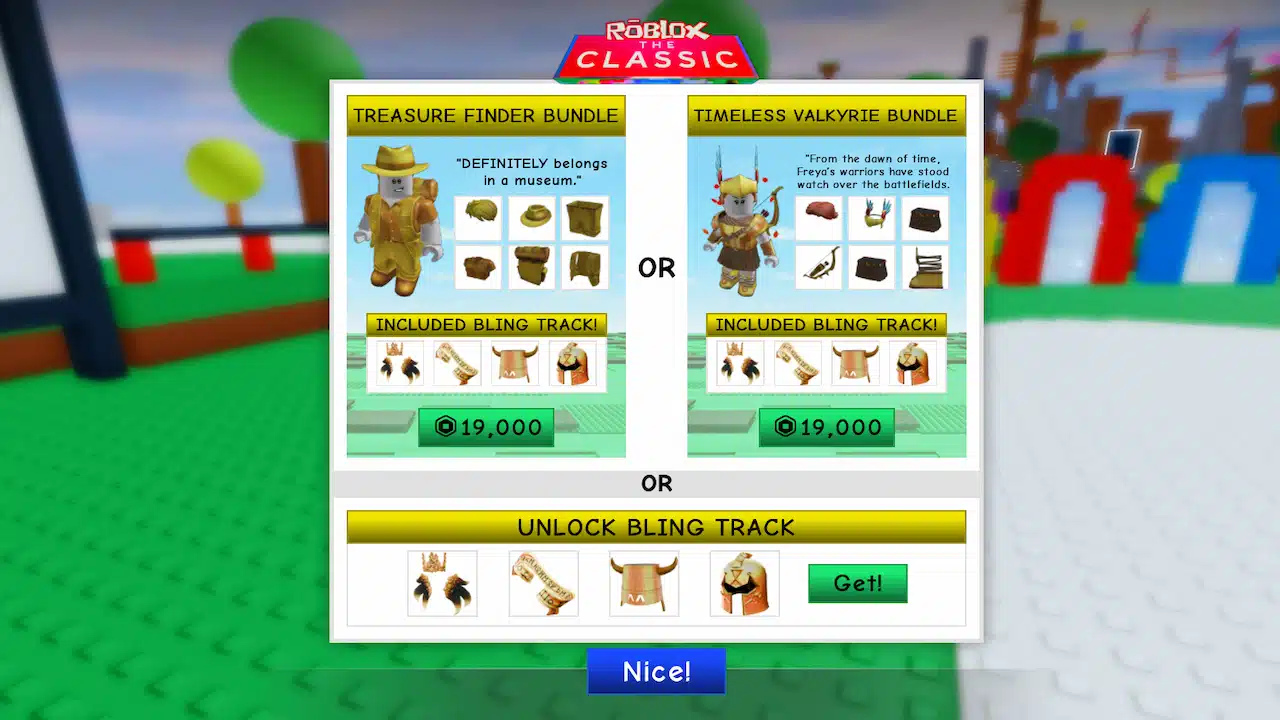Click the Treasure Finder Bundle header

pos(486,115)
